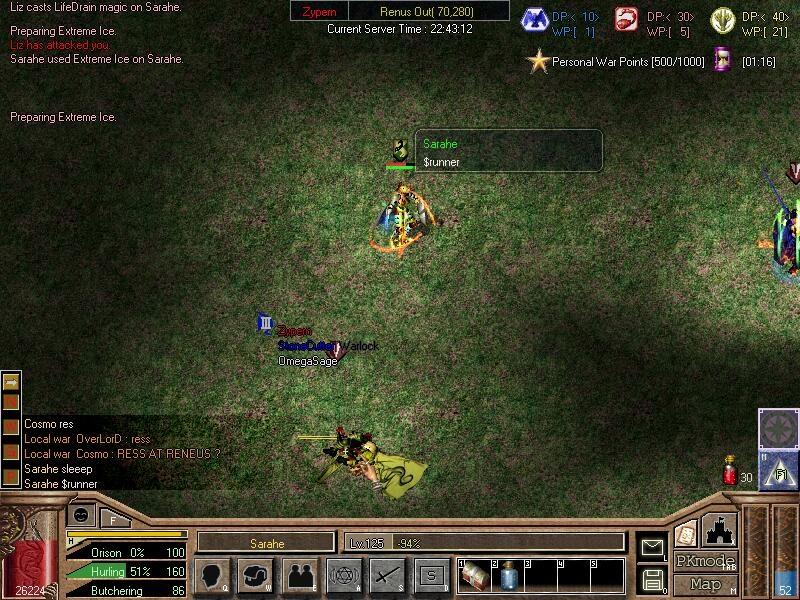Toggle PKmode button
The width and height of the screenshot is (800, 600).
(705, 561)
